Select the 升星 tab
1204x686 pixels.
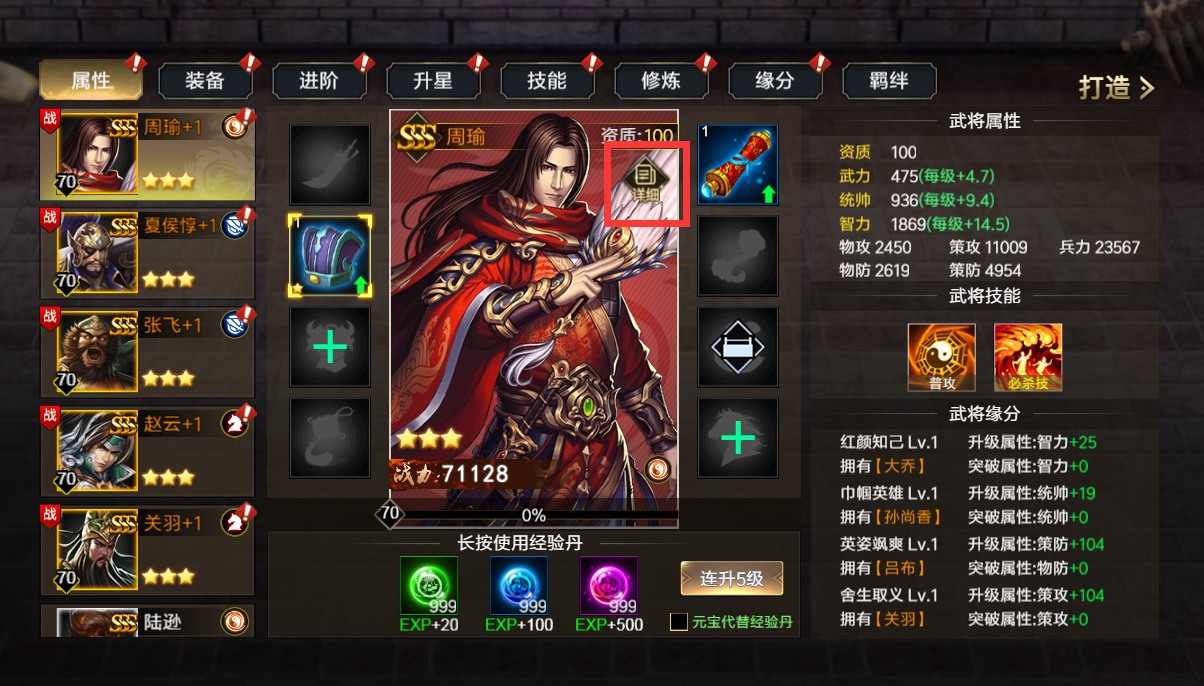(433, 81)
